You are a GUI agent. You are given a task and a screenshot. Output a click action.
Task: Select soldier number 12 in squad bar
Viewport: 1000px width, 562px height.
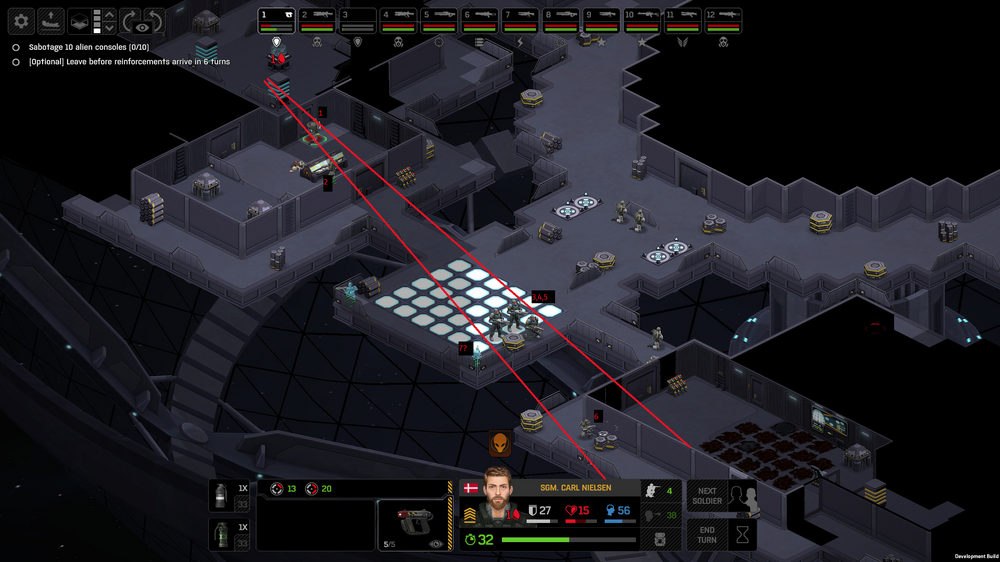click(722, 17)
